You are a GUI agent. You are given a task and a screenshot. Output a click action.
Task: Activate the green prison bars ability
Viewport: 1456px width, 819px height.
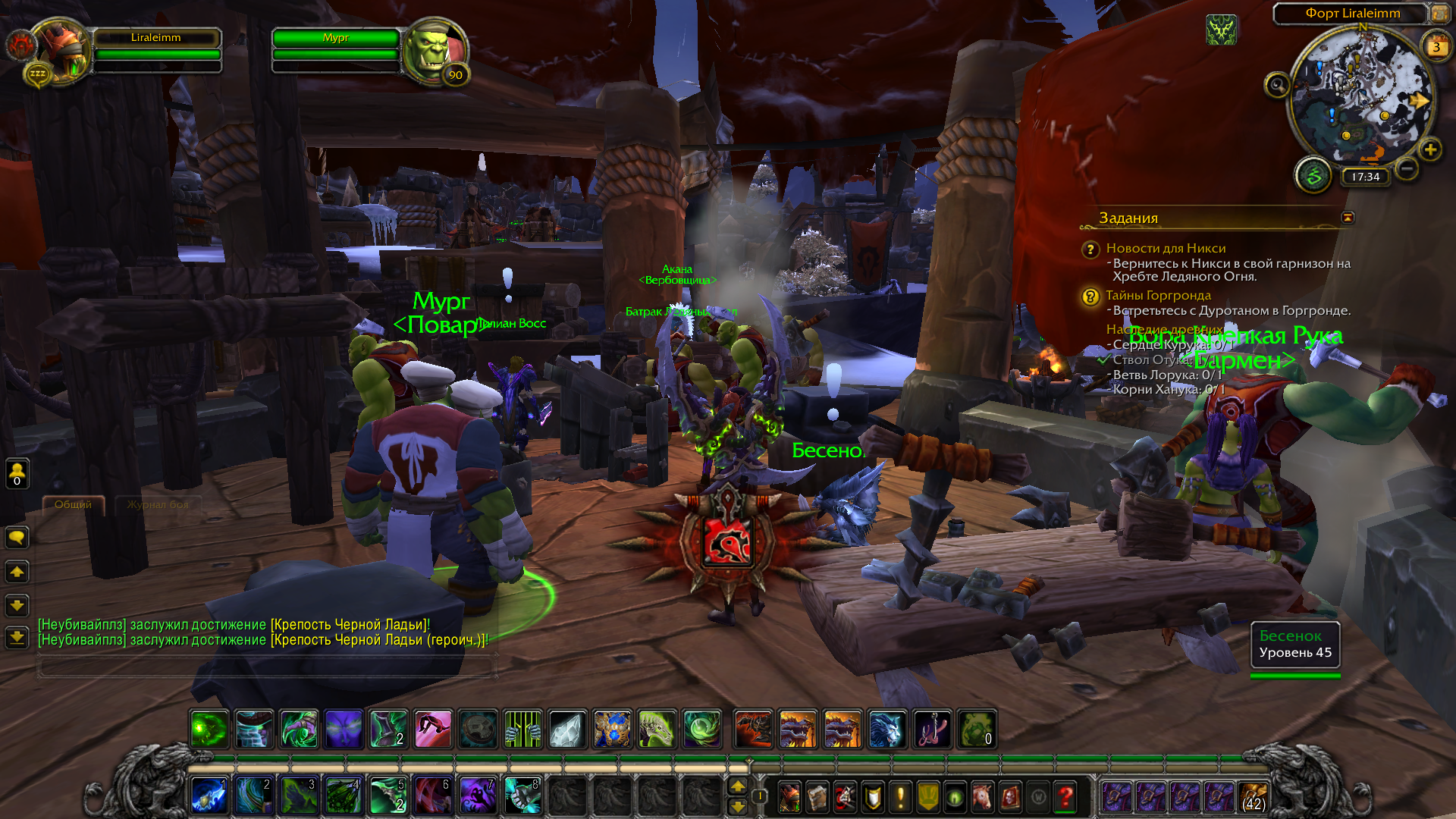(x=522, y=730)
